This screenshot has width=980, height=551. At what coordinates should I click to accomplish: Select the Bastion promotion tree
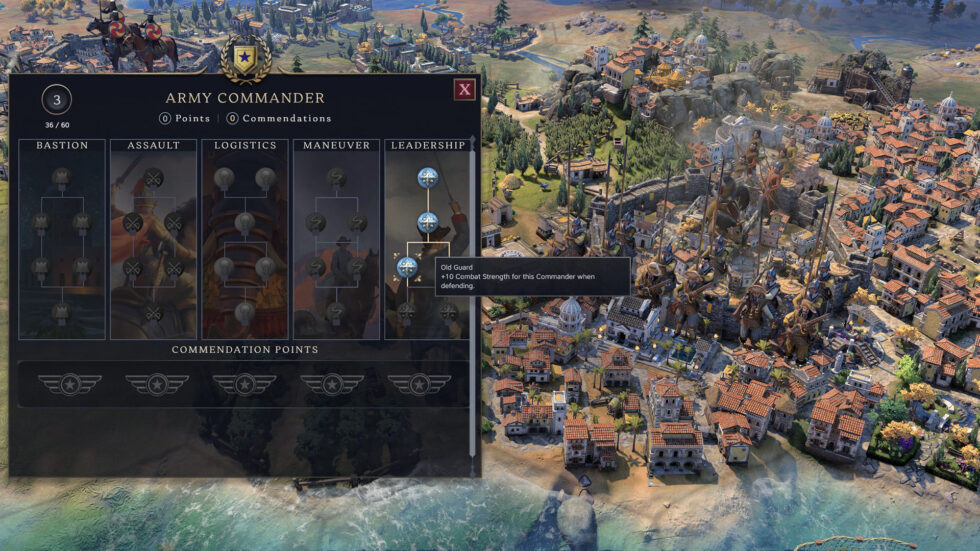pyautogui.click(x=62, y=146)
